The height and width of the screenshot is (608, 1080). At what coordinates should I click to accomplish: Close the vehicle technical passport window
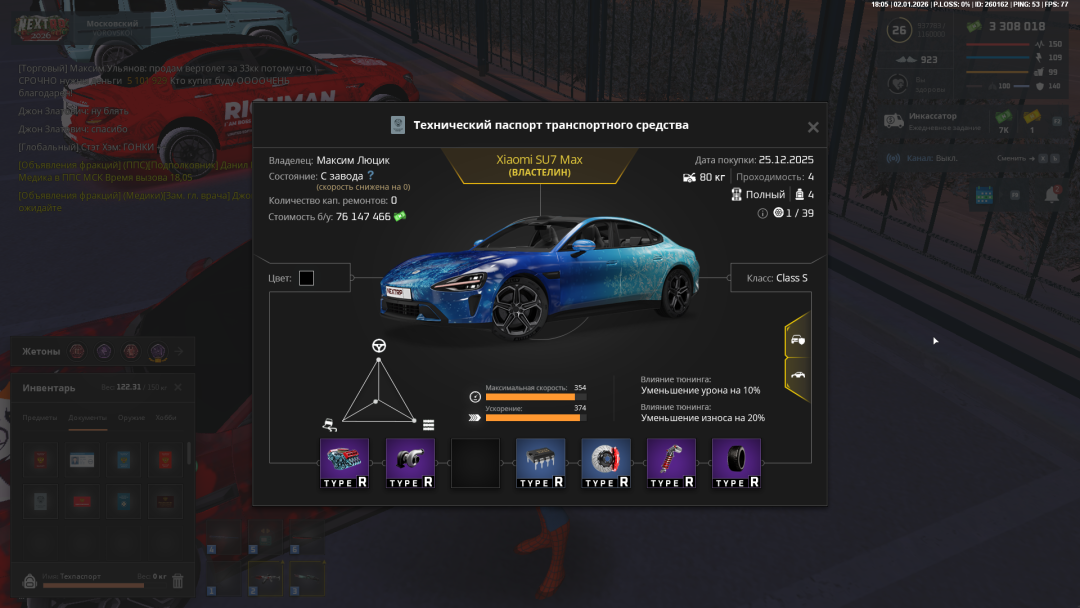813,127
